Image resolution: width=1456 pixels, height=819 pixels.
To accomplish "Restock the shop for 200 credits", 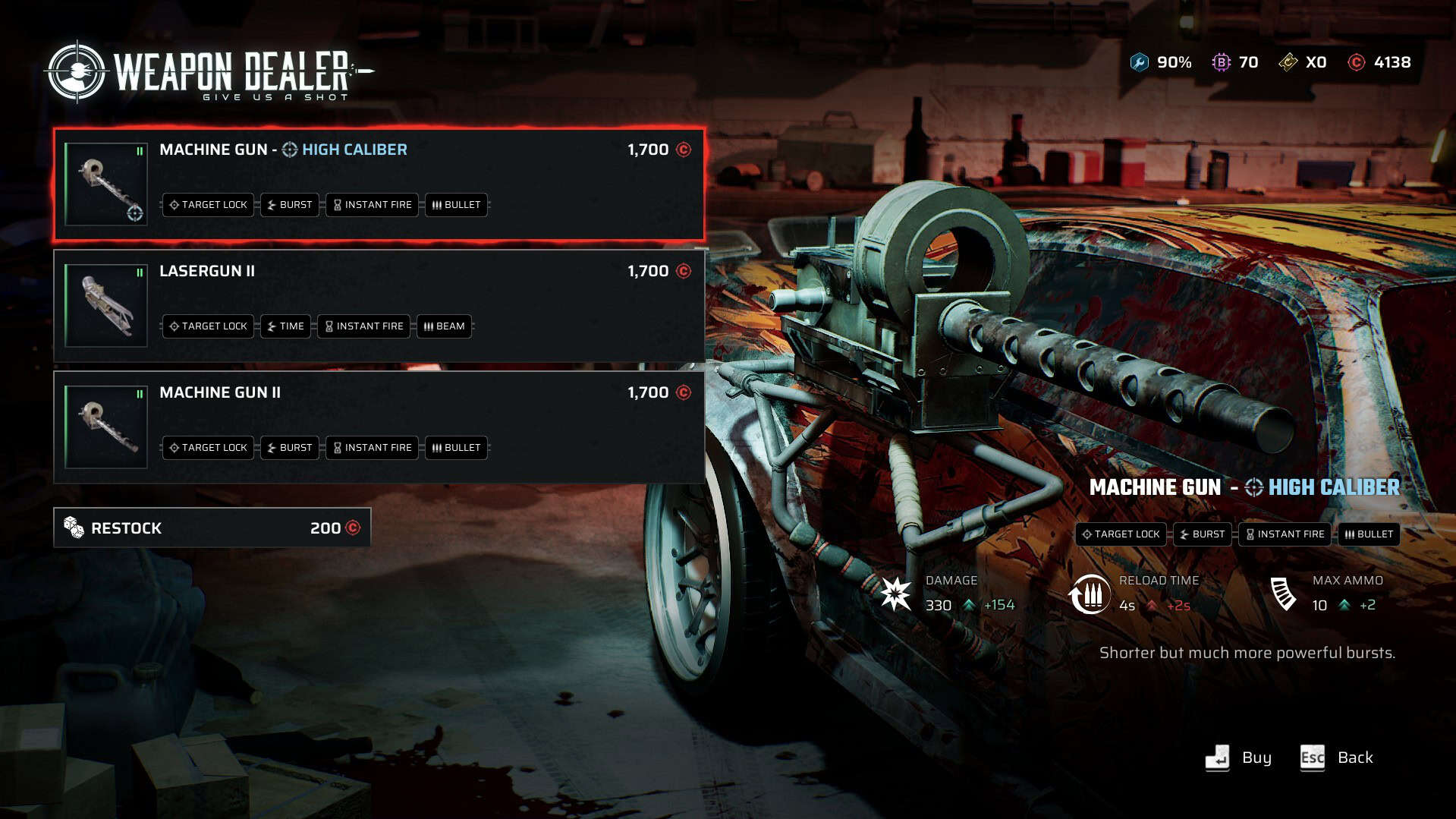I will tap(212, 528).
